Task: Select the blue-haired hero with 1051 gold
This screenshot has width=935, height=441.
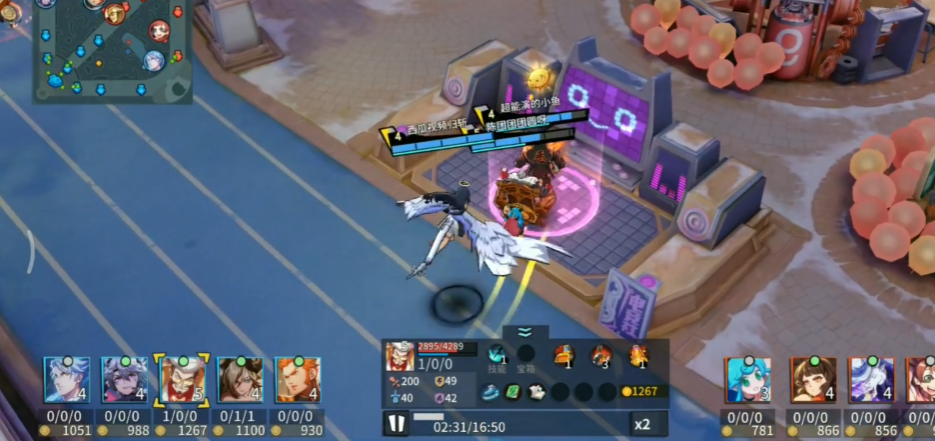Action: point(67,380)
